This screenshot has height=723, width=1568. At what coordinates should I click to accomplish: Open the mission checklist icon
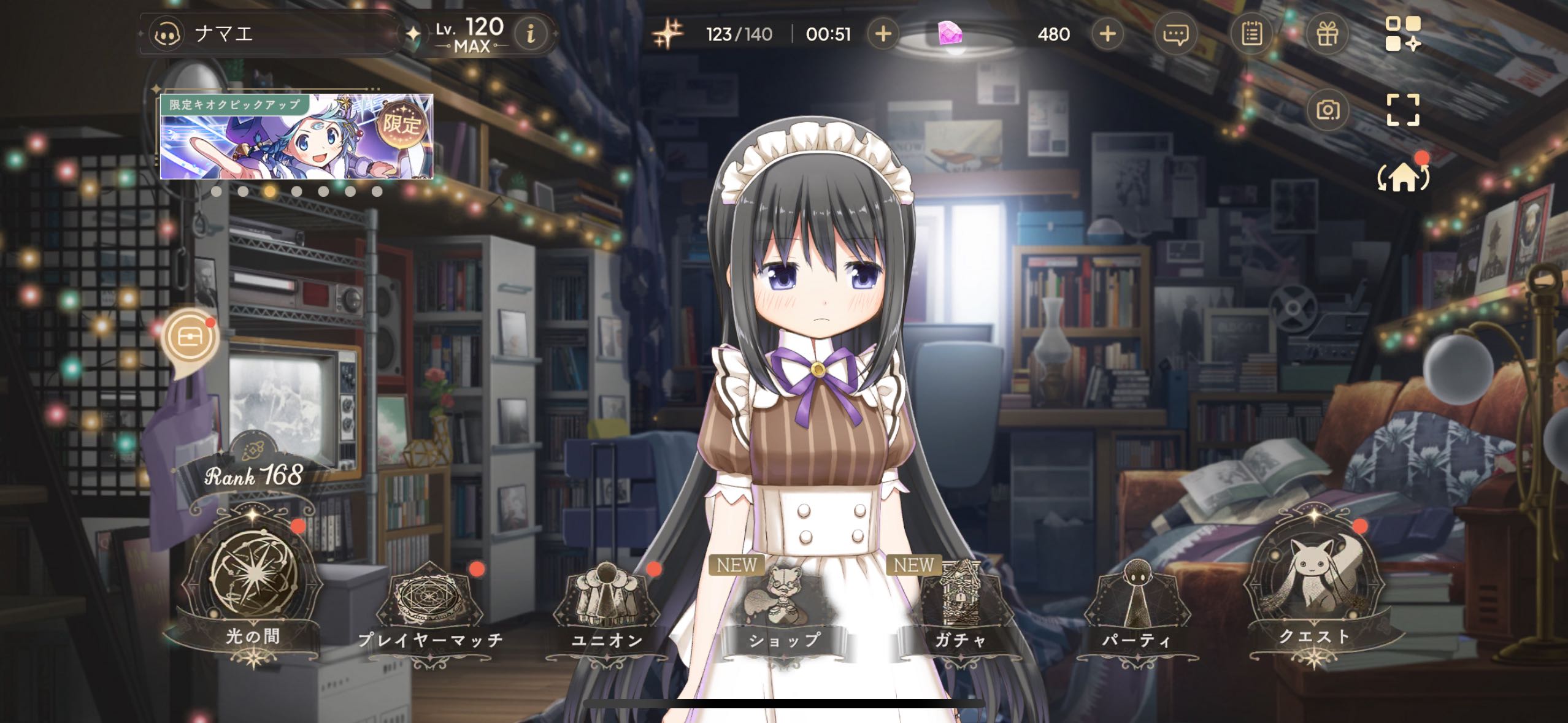tap(1251, 34)
